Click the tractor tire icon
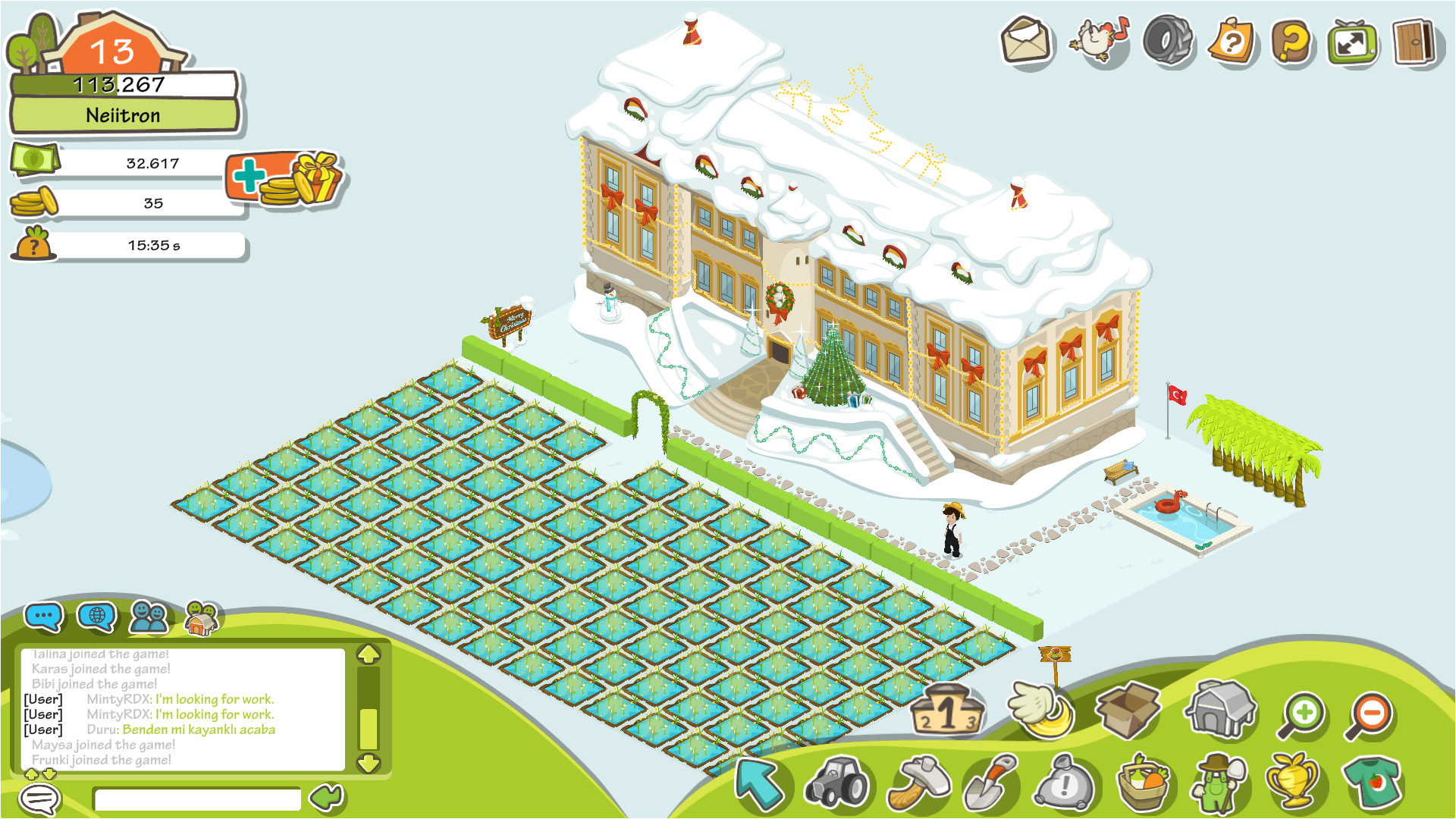Viewport: 1456px width, 819px height. pyautogui.click(x=1167, y=40)
